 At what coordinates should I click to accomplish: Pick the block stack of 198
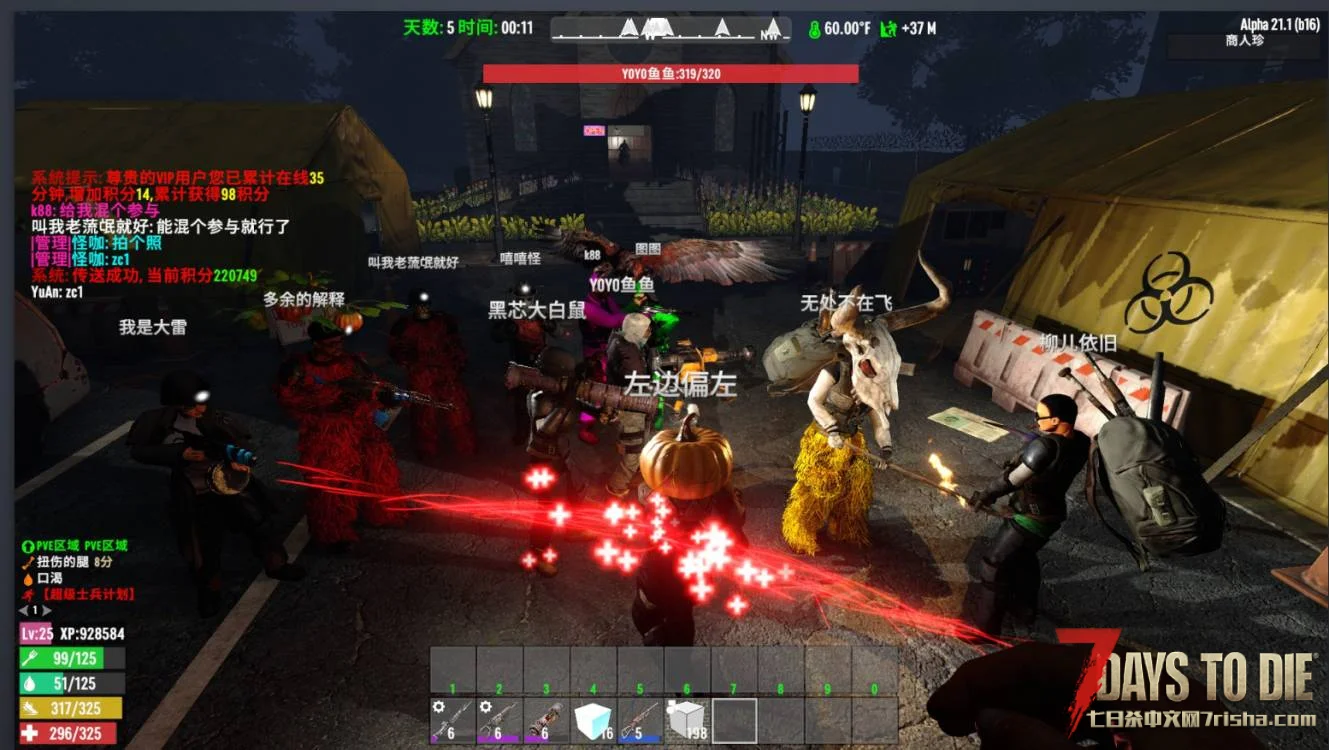click(687, 720)
